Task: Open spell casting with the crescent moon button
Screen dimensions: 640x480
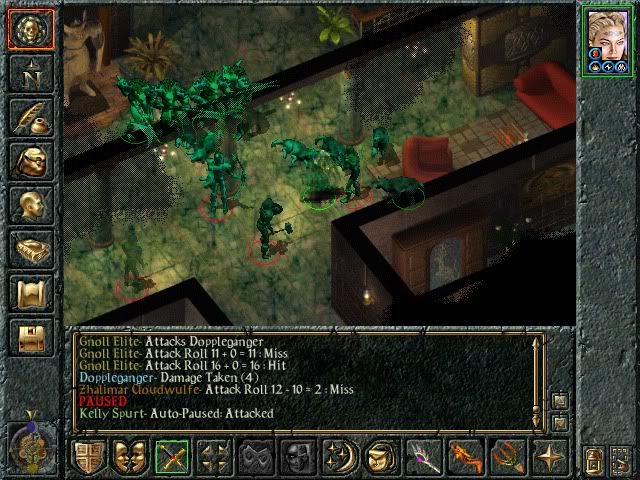Action: pos(341,457)
